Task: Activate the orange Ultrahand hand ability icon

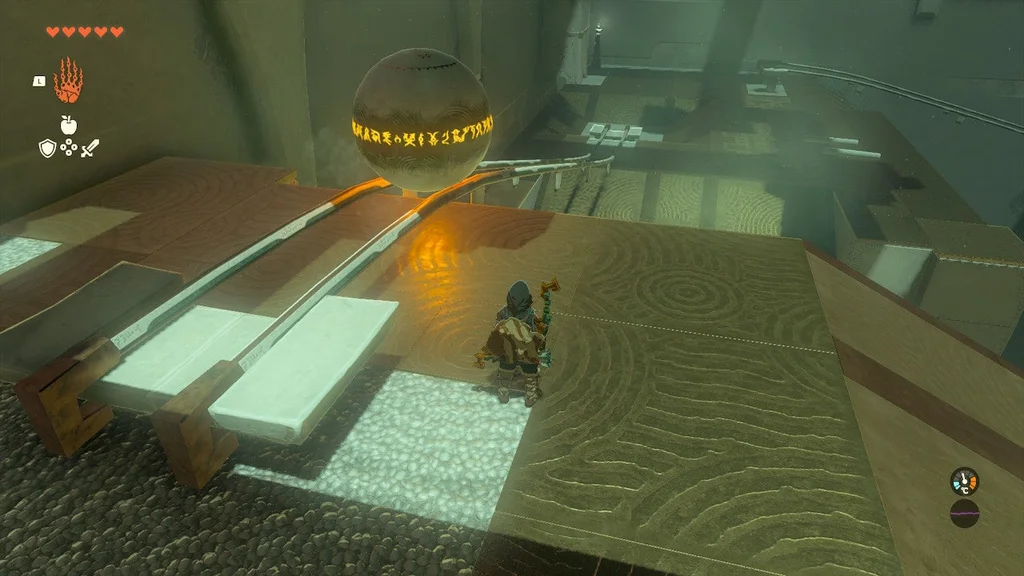Action: point(68,81)
